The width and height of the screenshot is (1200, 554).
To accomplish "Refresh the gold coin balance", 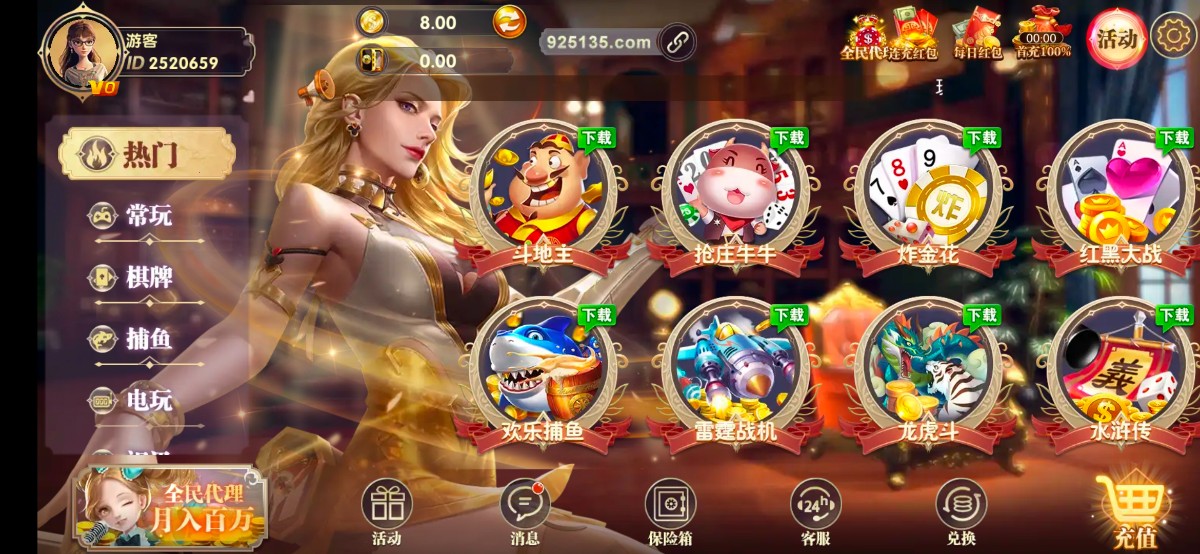I will point(509,21).
